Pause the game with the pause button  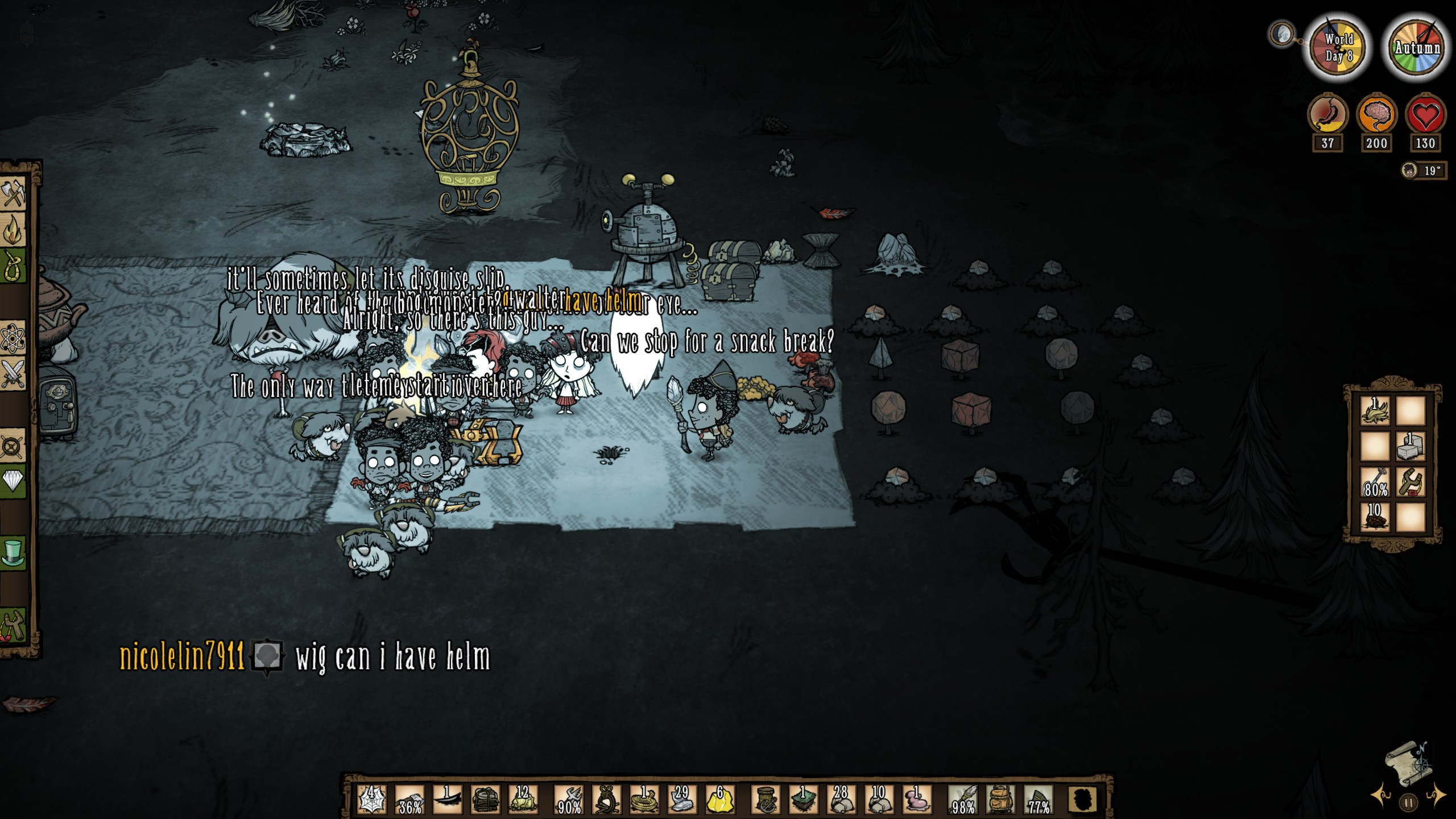pyautogui.click(x=1409, y=803)
